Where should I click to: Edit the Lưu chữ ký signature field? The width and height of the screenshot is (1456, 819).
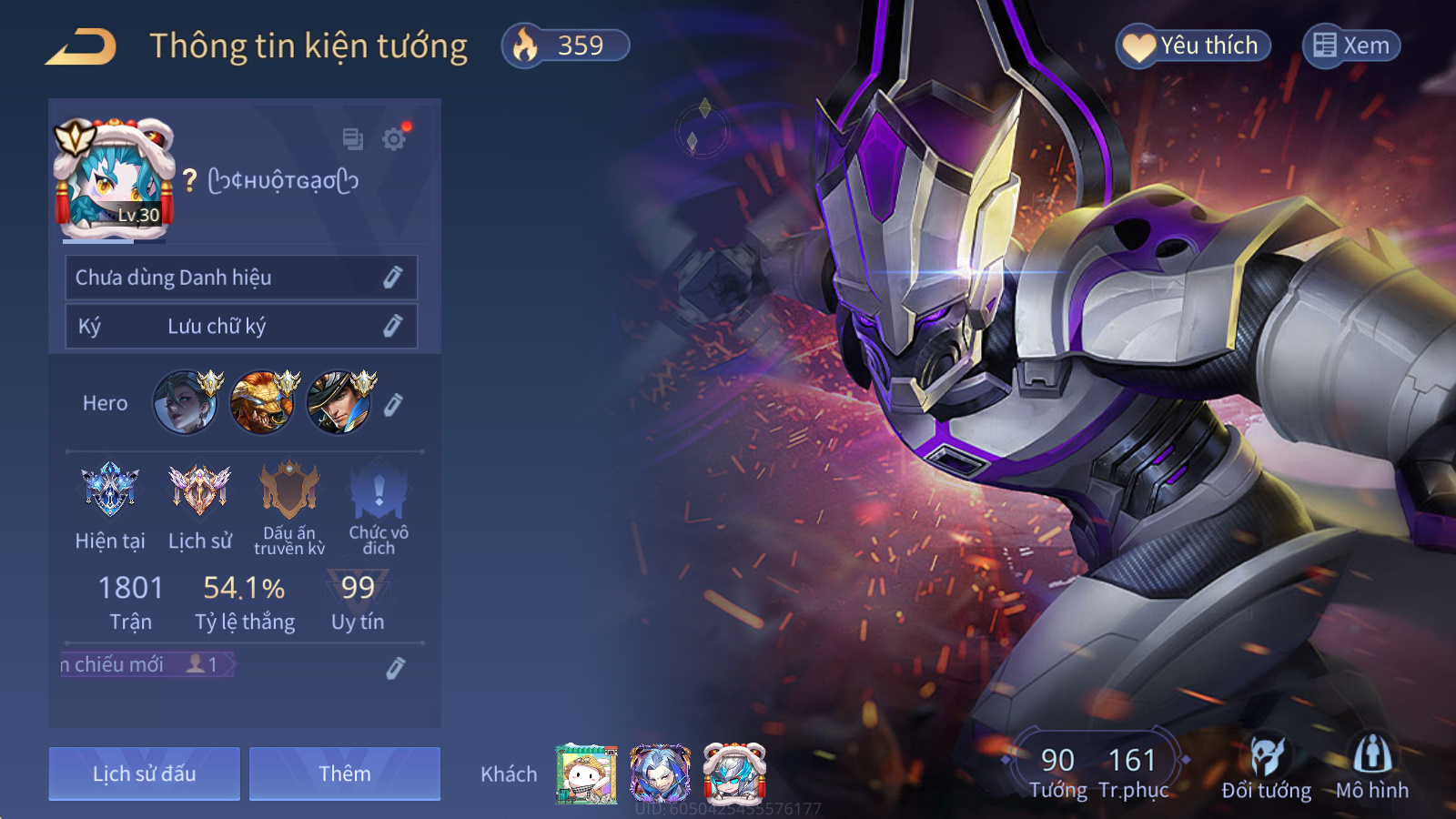(x=392, y=326)
